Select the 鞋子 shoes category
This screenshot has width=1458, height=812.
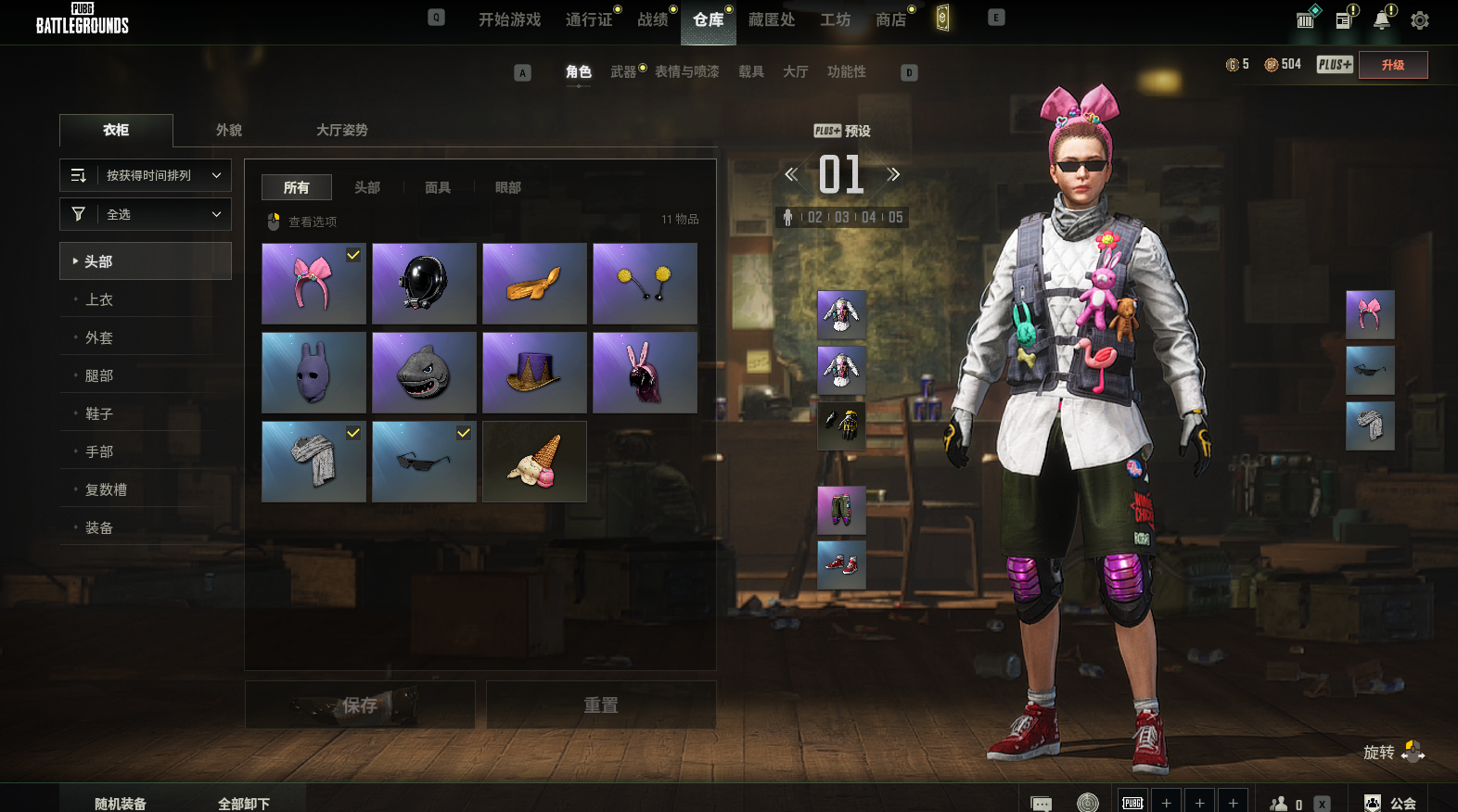(x=99, y=413)
